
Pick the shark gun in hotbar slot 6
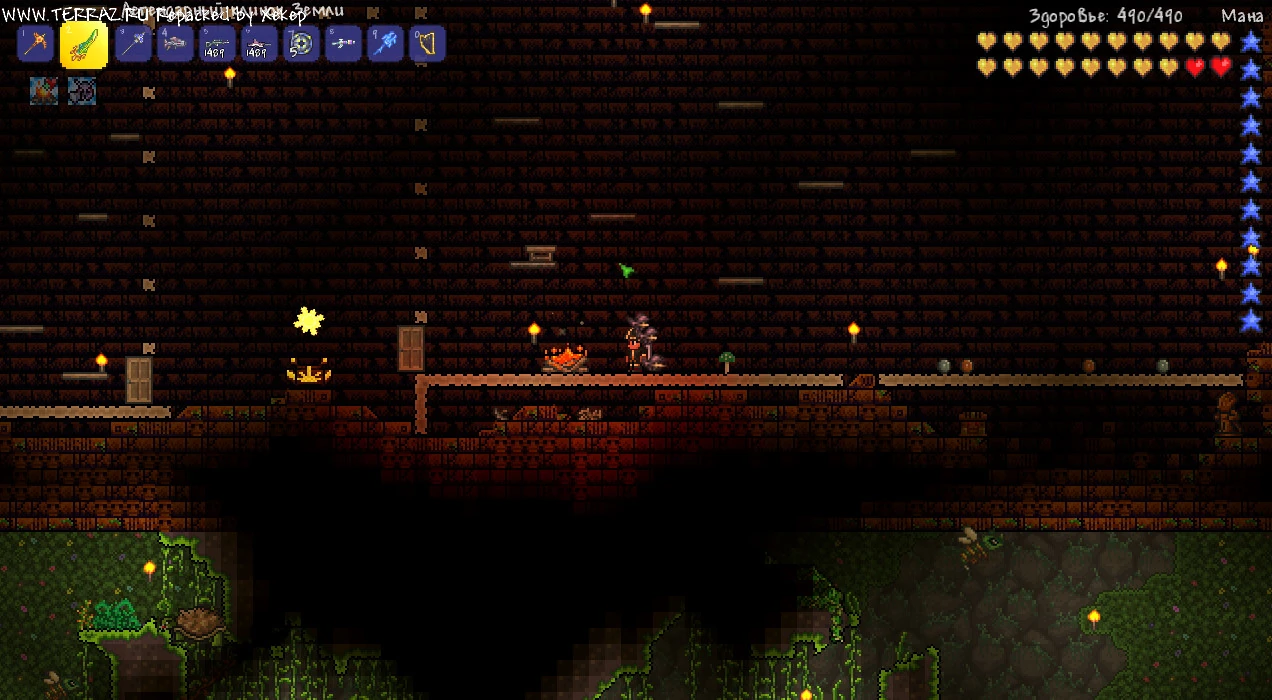[x=259, y=44]
